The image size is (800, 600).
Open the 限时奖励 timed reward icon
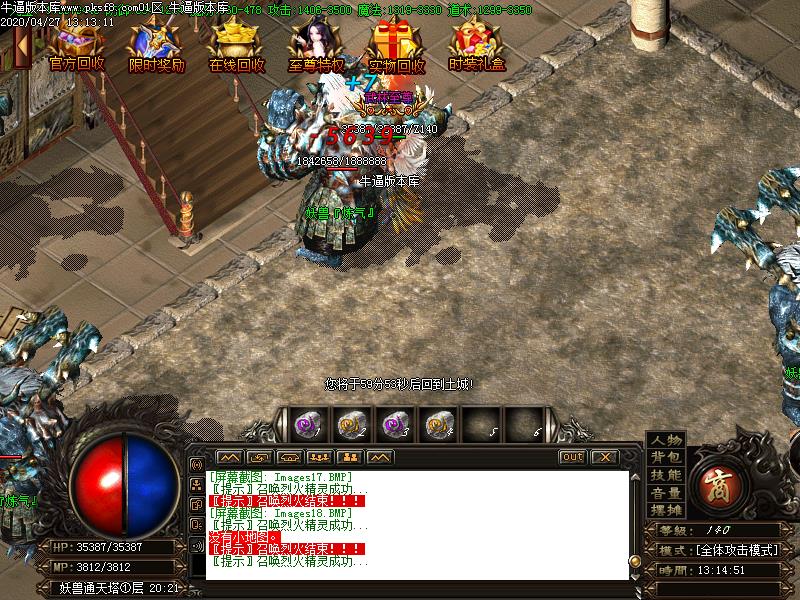(157, 42)
